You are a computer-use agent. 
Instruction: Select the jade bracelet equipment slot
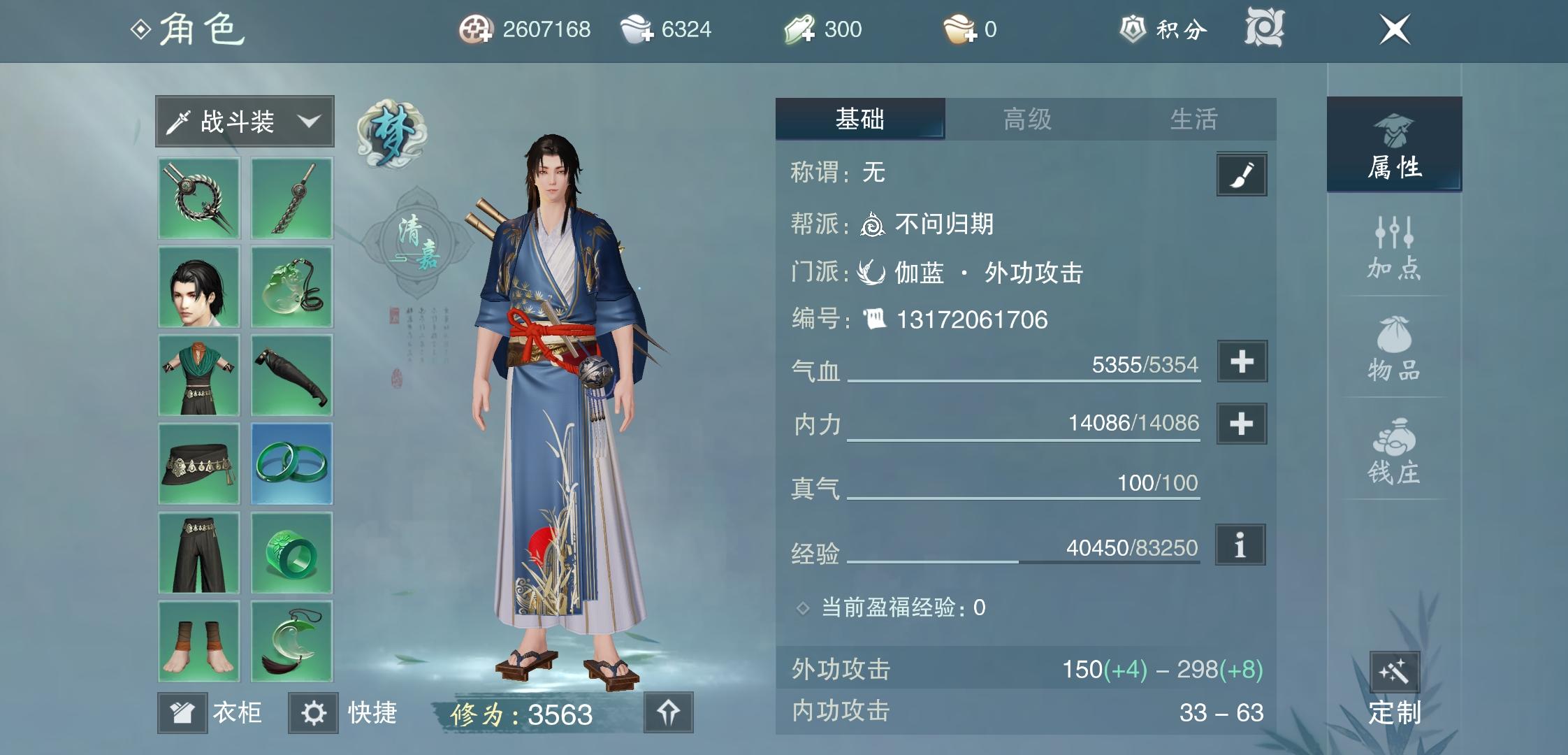[x=291, y=464]
